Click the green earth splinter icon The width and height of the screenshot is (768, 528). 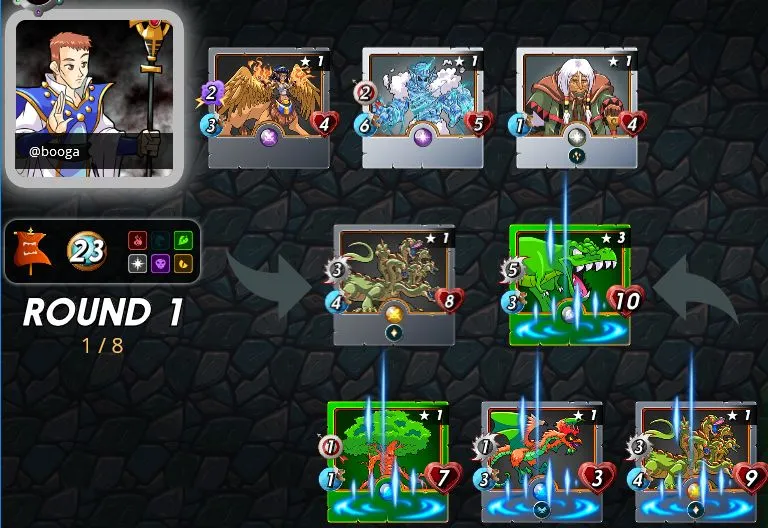click(x=181, y=241)
